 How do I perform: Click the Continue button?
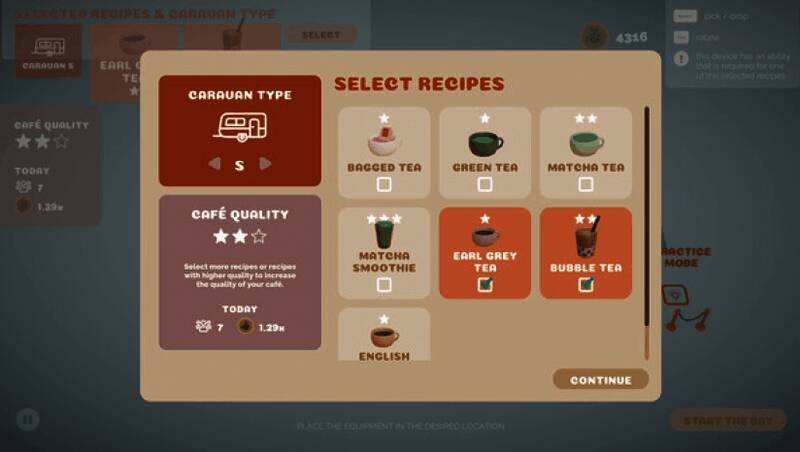[600, 380]
